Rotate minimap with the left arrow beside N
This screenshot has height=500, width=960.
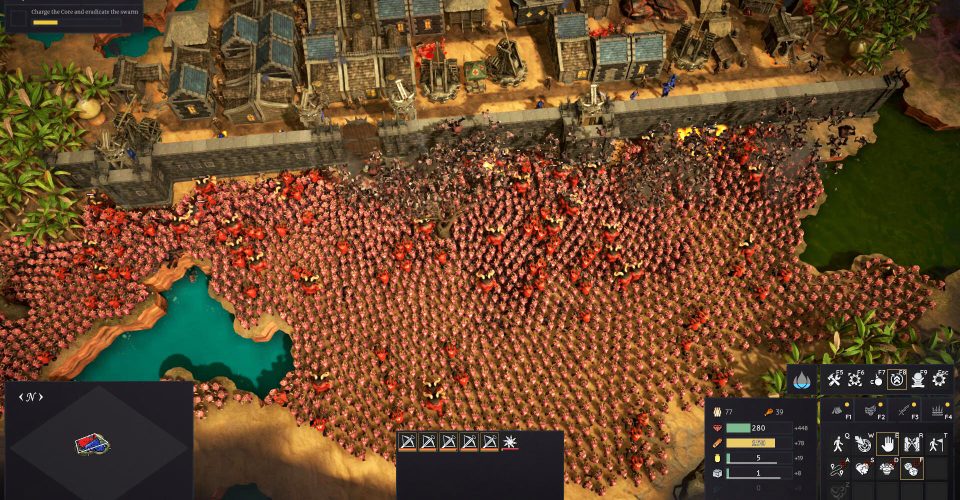coord(22,397)
